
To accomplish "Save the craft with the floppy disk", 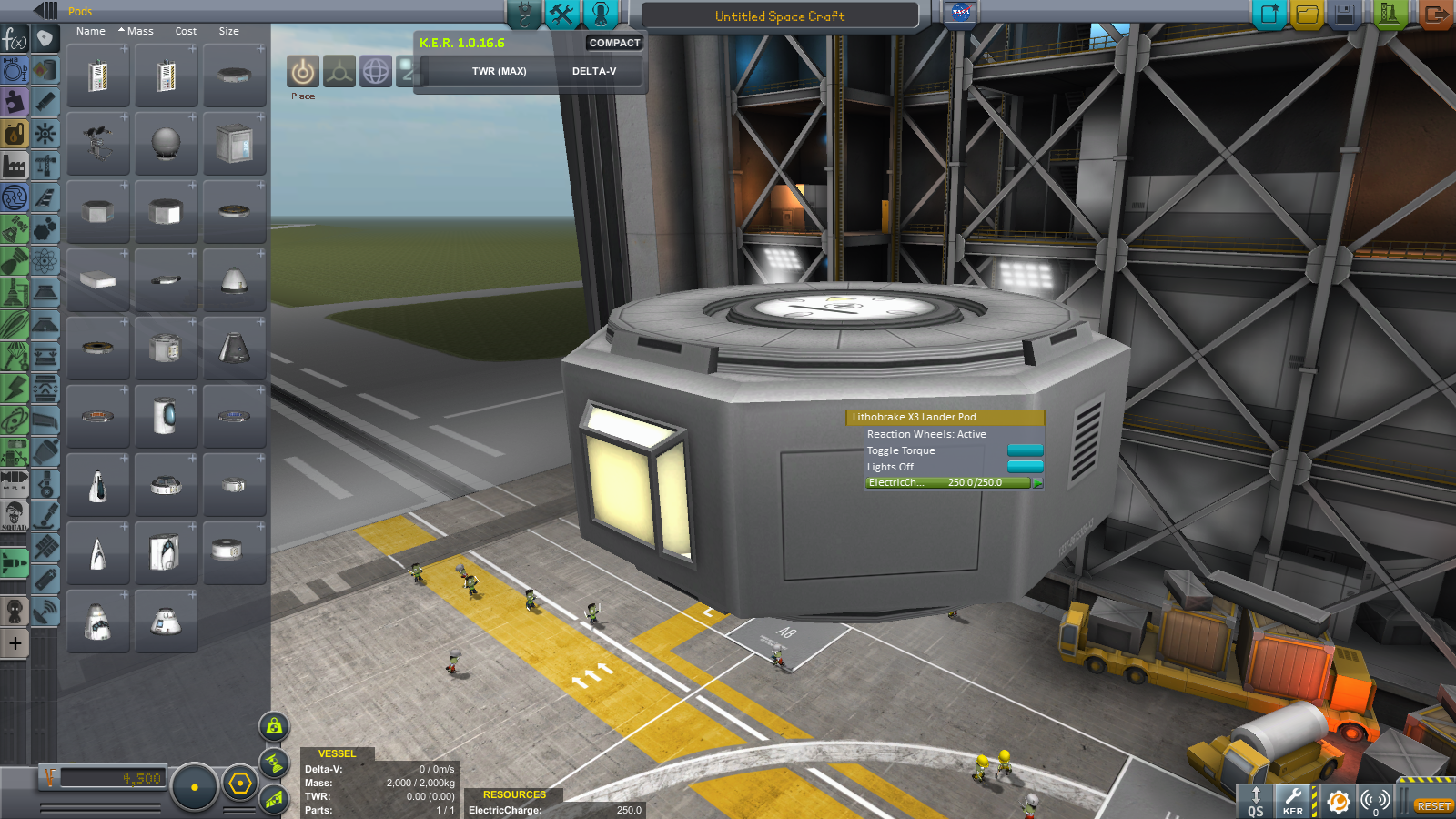I will coord(1345,15).
